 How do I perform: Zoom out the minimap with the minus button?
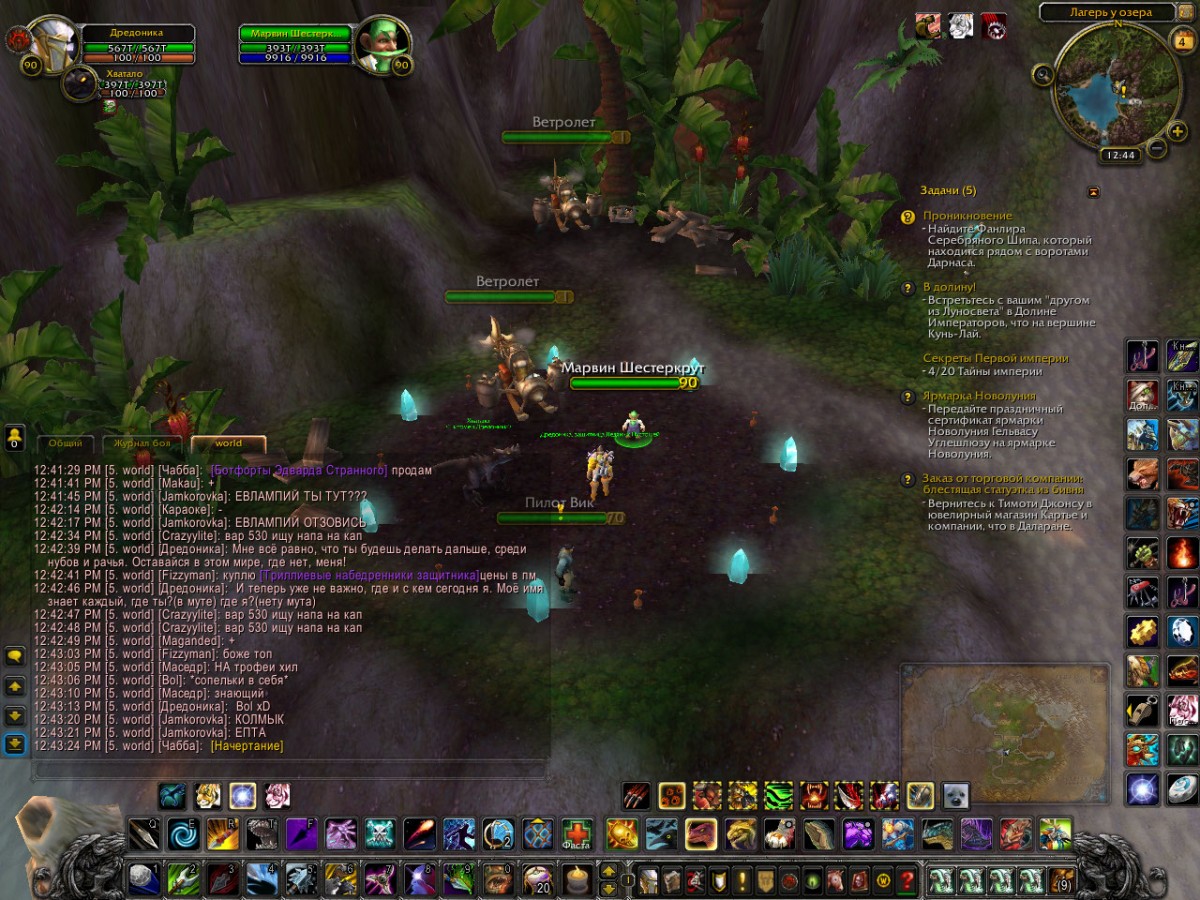click(1157, 148)
